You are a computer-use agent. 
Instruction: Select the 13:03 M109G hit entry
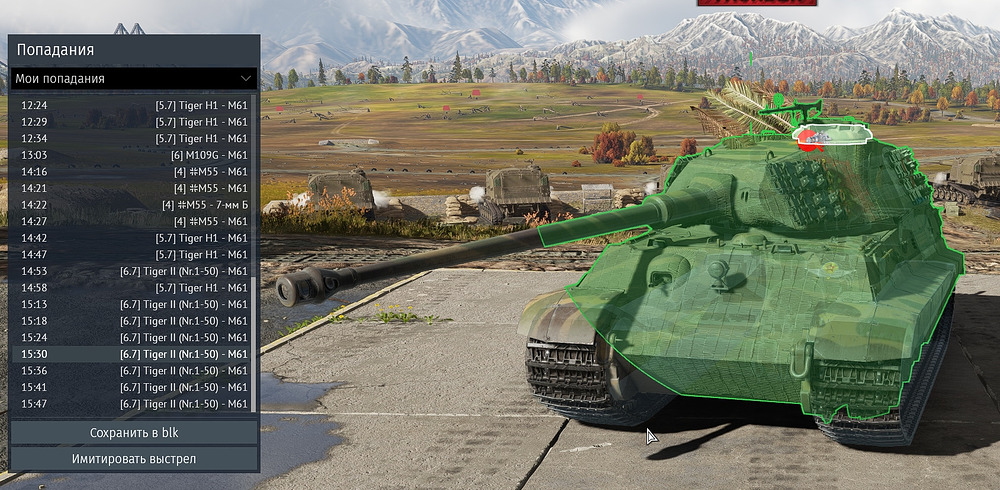(x=134, y=154)
